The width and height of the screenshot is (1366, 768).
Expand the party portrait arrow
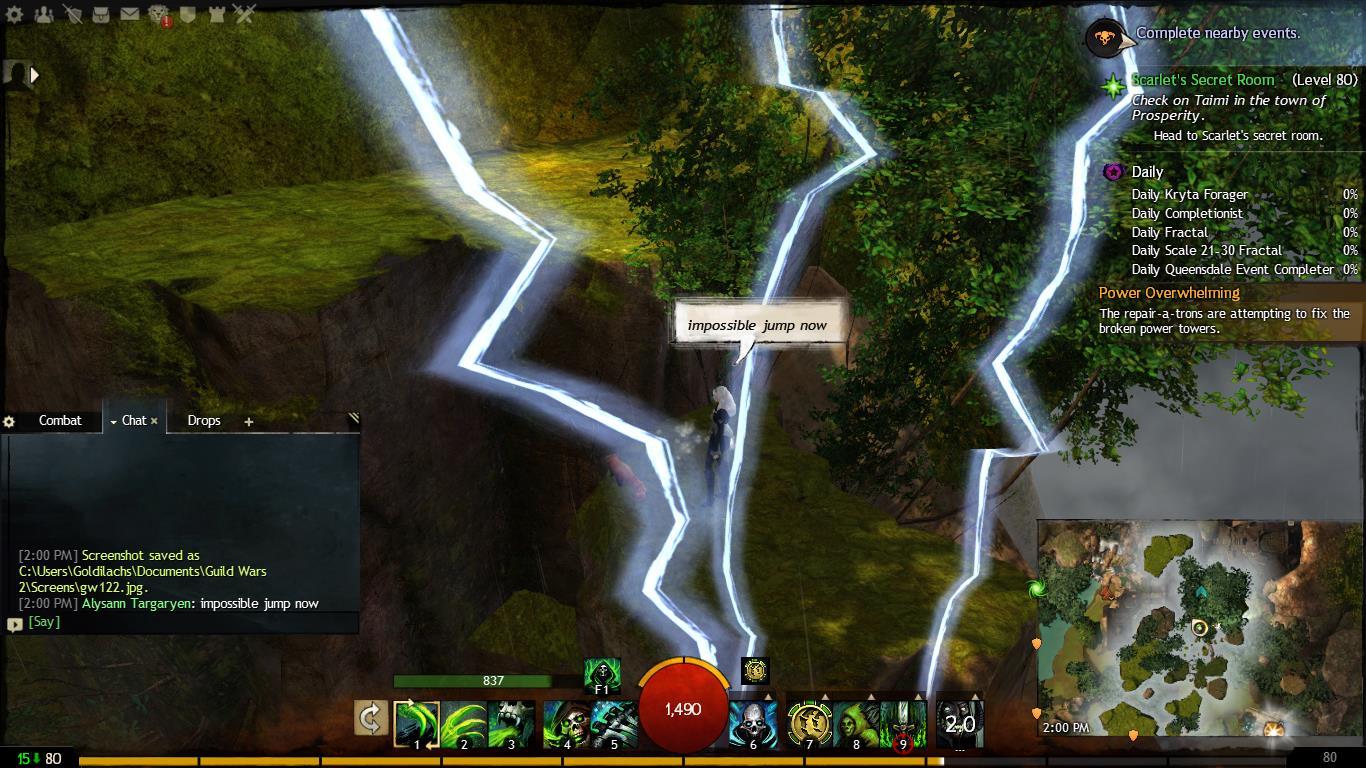pyautogui.click(x=35, y=74)
